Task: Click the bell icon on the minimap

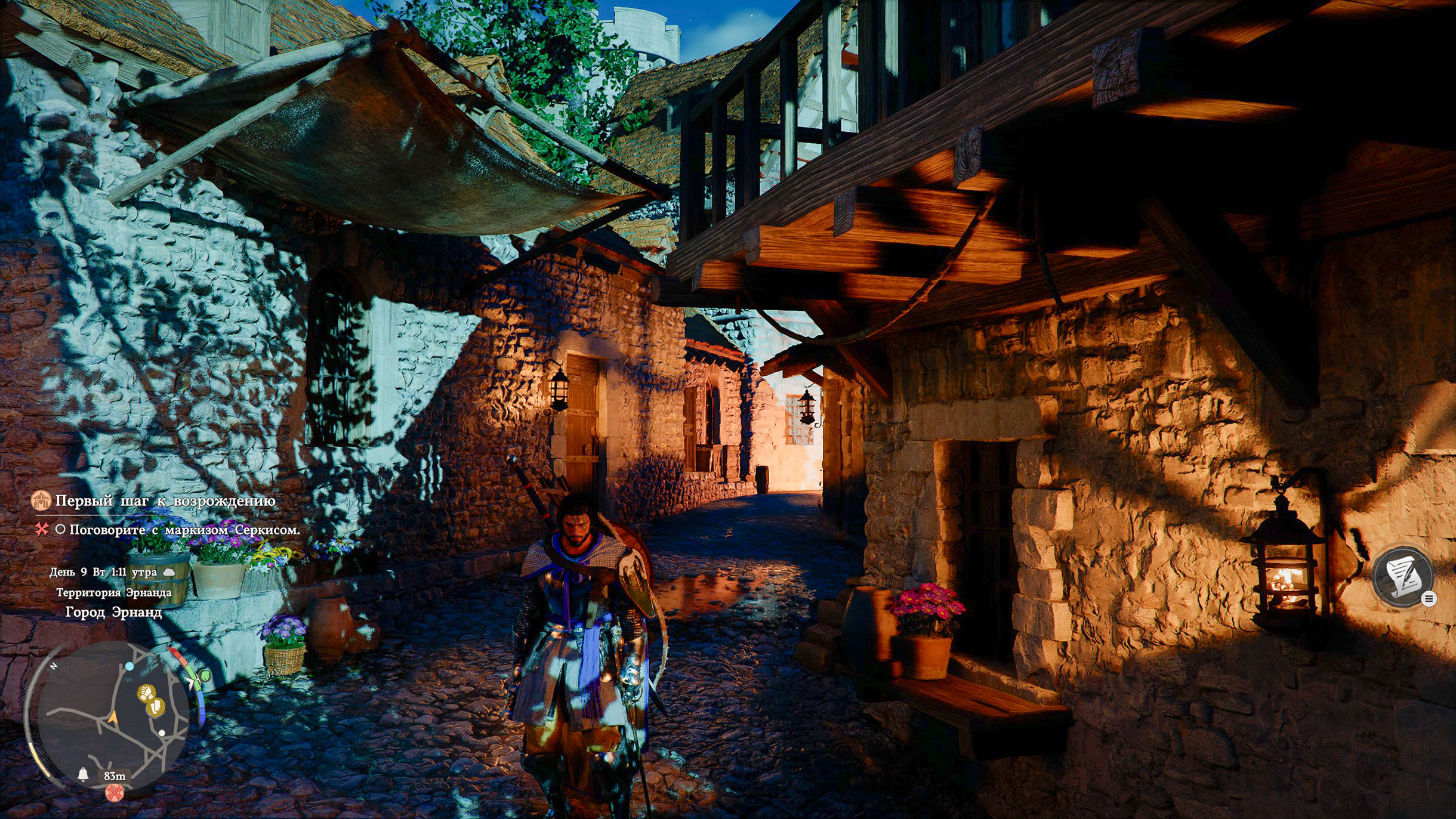Action: coord(83,774)
